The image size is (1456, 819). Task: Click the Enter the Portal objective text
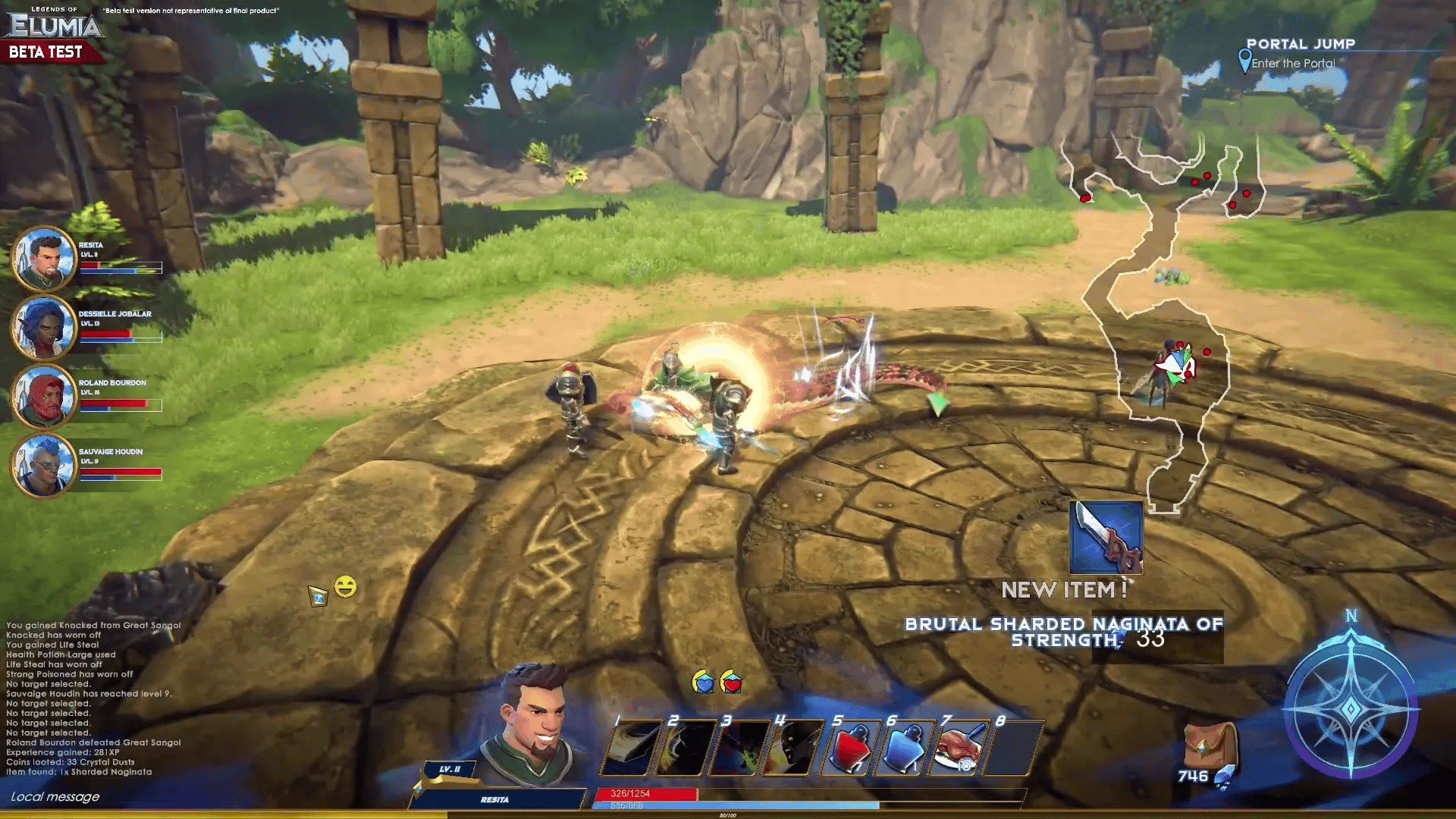point(1294,64)
